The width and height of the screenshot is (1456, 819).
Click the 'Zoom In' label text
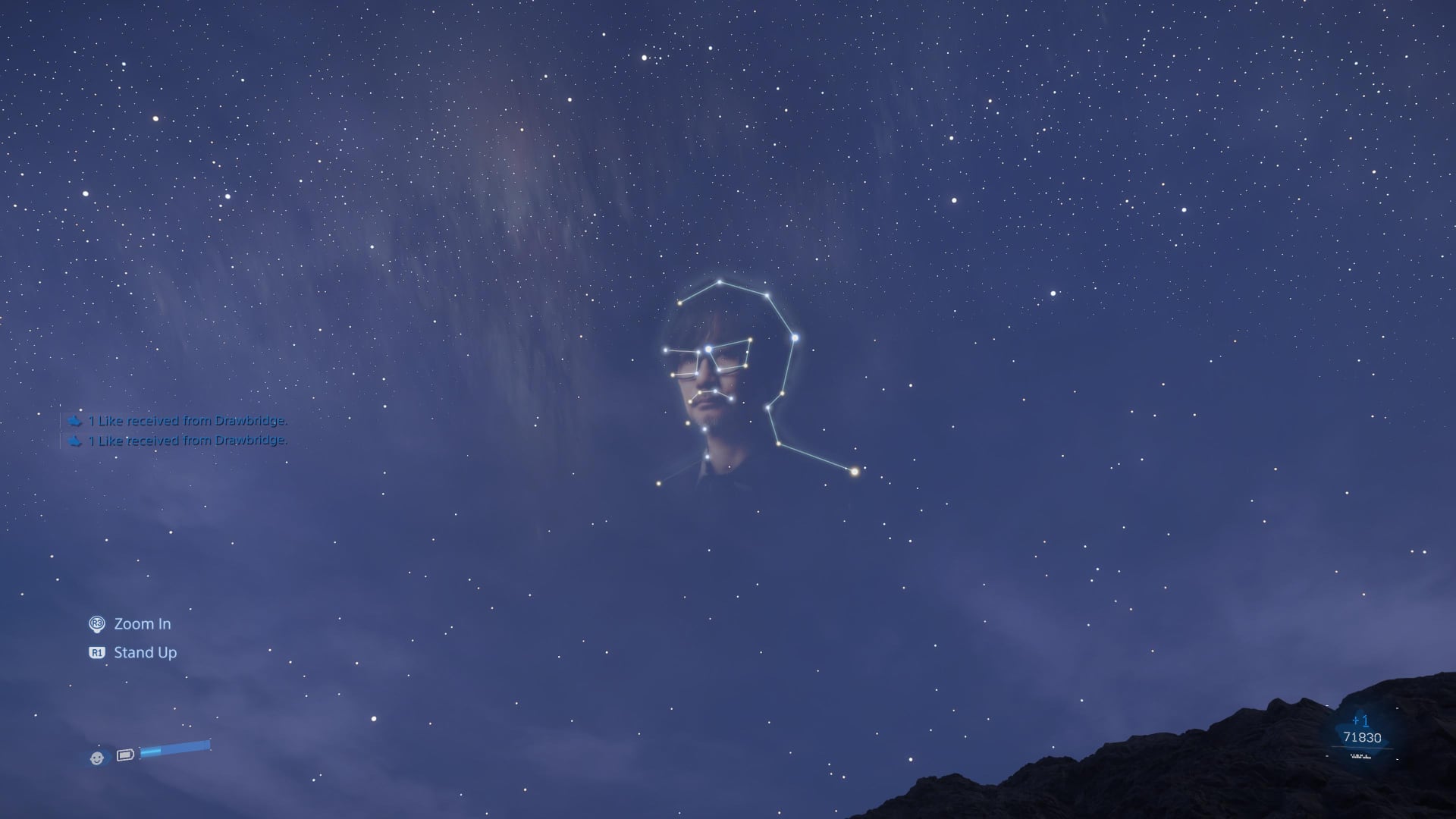[x=142, y=624]
